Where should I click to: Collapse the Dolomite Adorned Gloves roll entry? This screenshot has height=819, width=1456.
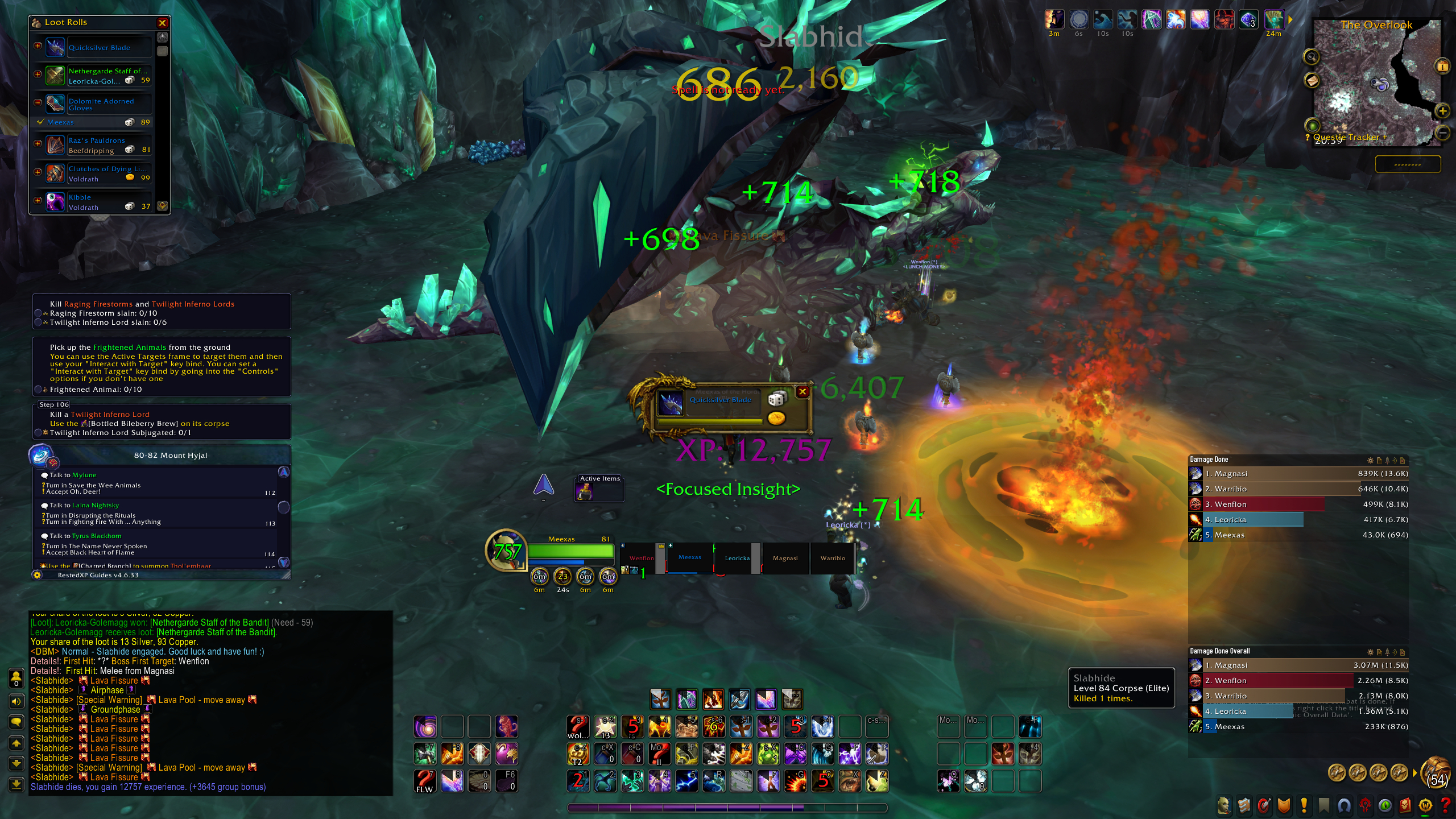38,102
